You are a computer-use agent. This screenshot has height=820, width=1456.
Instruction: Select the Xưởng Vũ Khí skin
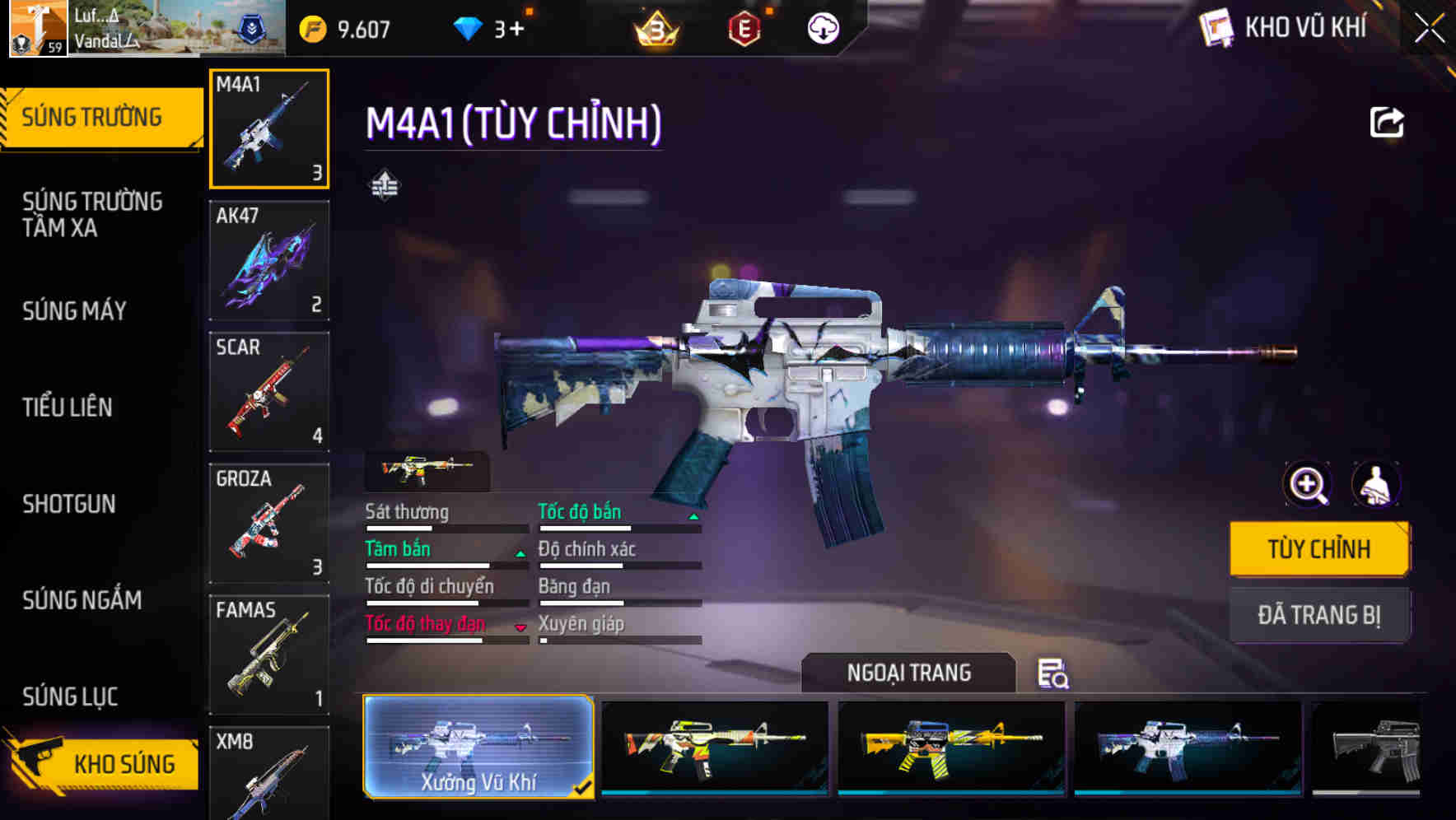478,747
